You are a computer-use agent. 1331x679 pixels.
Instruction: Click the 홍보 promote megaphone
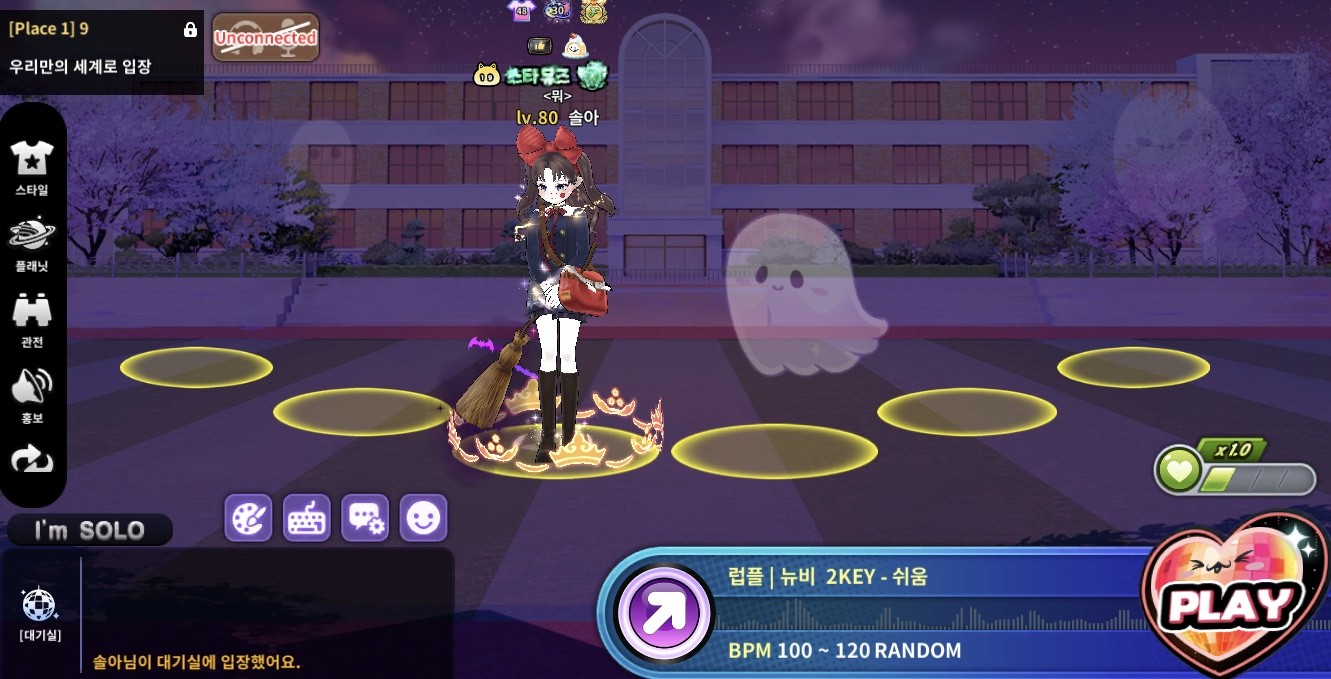coord(32,394)
